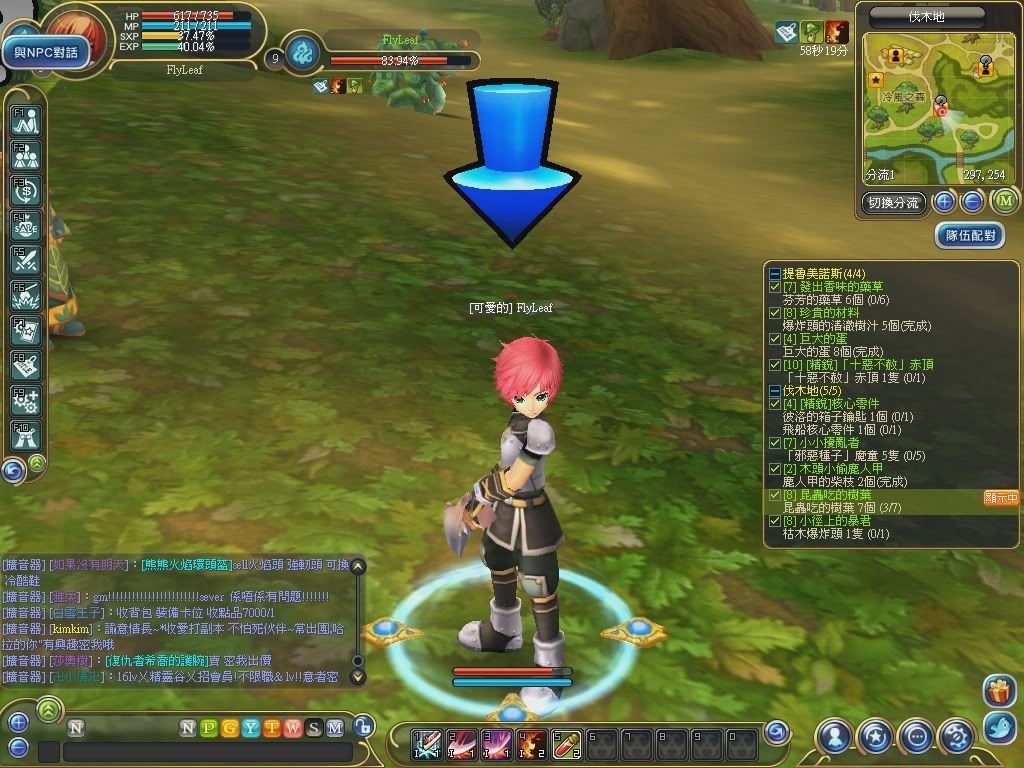Select the pink W chat channel
1024x768 pixels.
point(293,728)
